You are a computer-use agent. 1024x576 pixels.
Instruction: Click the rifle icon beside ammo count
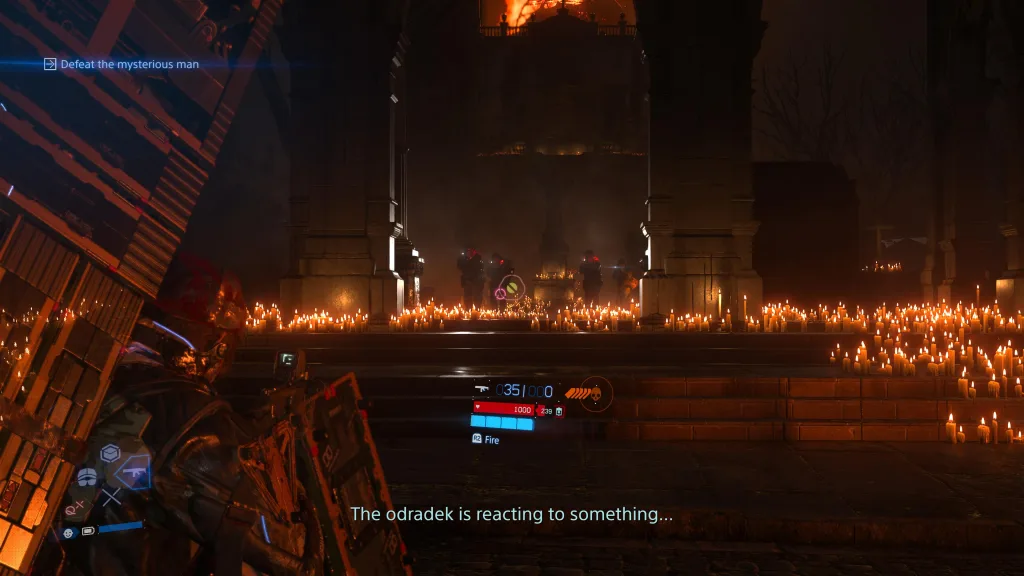pyautogui.click(x=482, y=390)
